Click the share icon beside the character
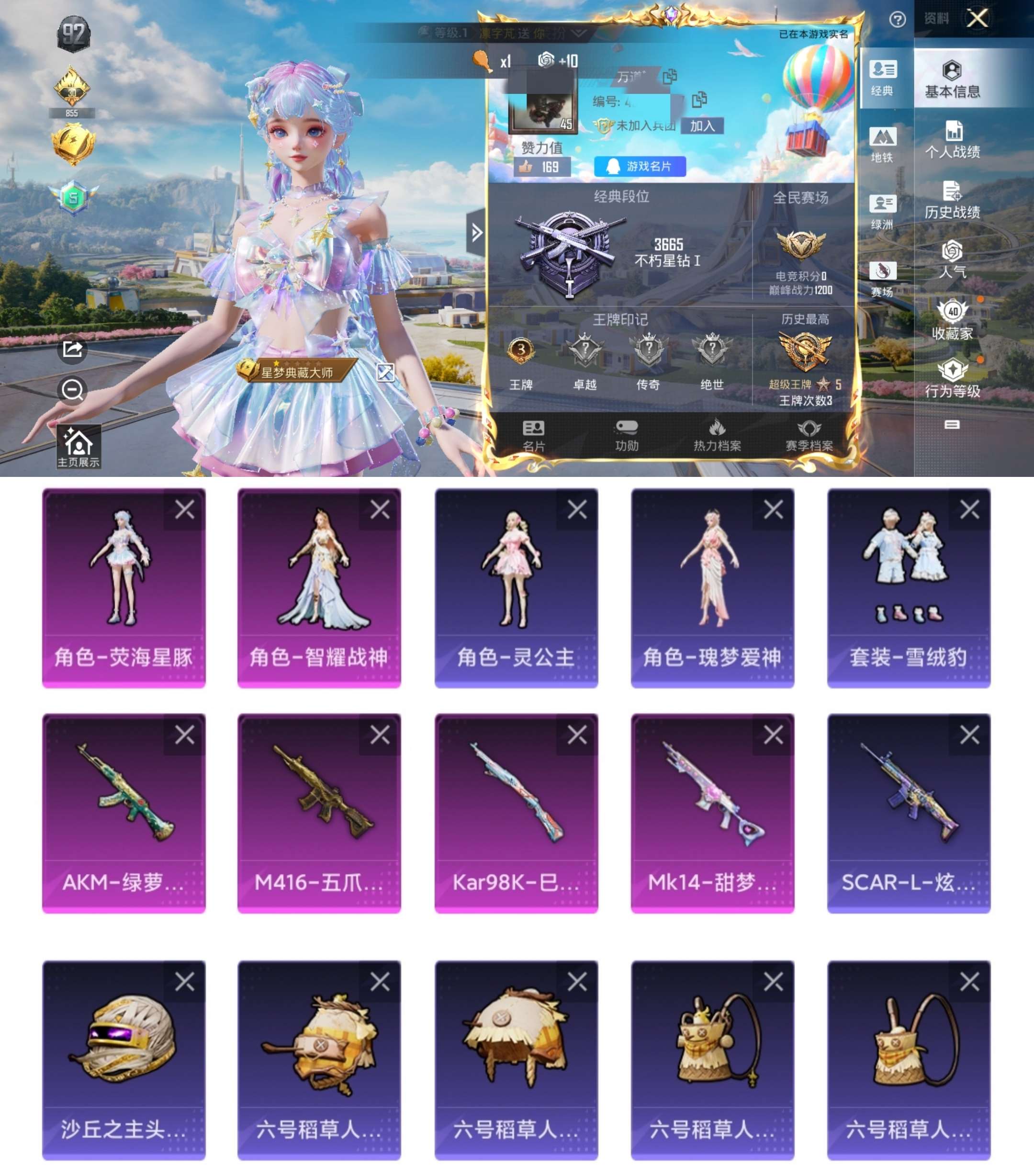The height and width of the screenshot is (1176, 1034). coord(71,350)
